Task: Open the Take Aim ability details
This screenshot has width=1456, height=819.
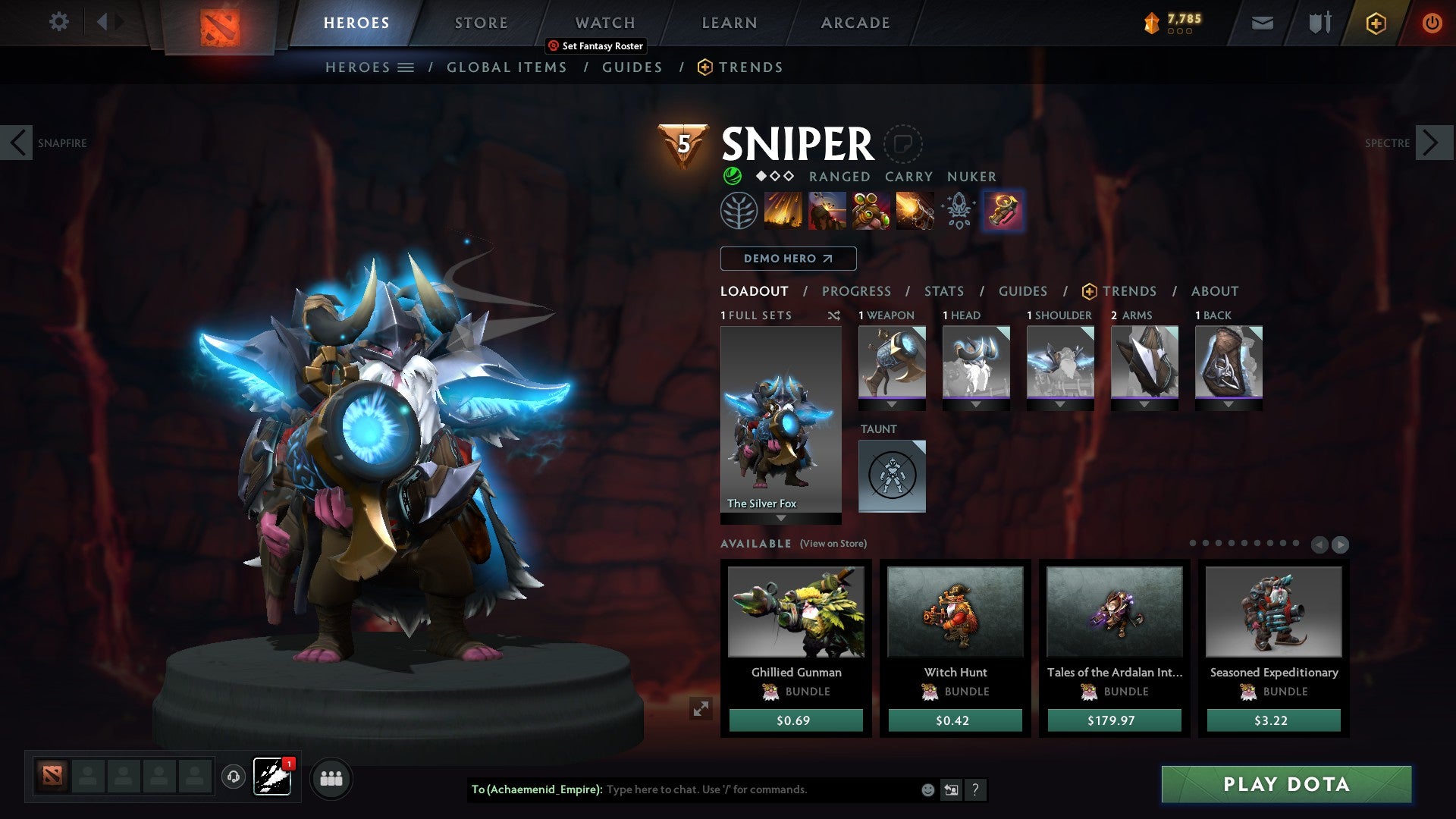Action: [871, 211]
